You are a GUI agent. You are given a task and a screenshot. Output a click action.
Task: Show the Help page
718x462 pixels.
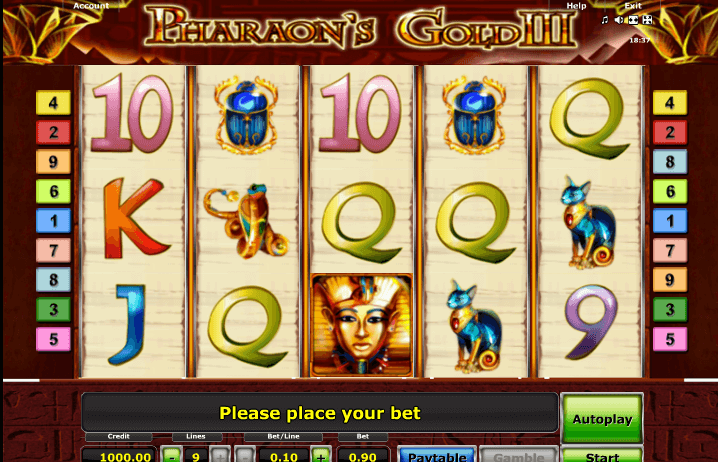[x=576, y=6]
